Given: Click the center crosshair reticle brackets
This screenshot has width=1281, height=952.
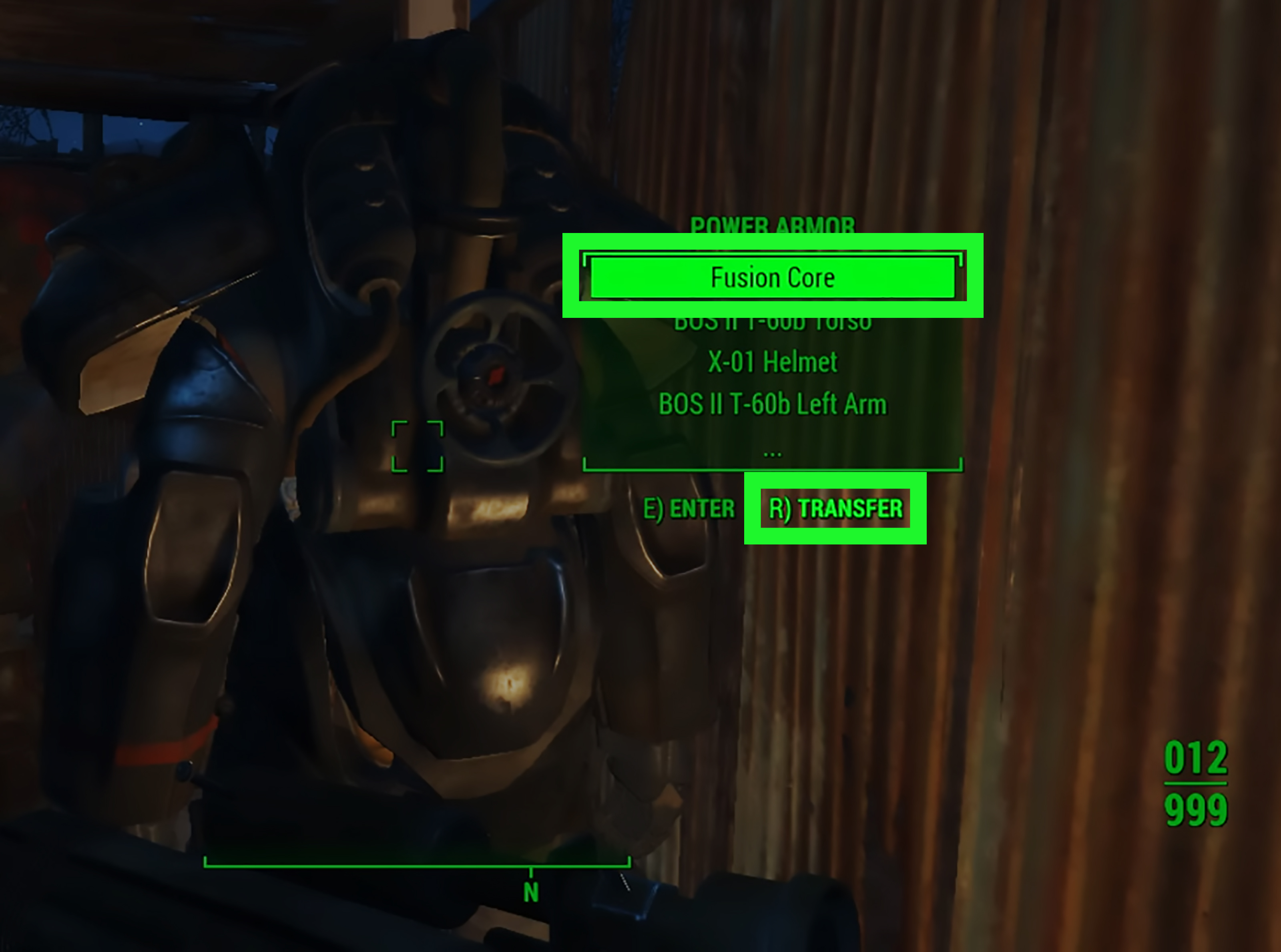Looking at the screenshot, I should pos(419,445).
